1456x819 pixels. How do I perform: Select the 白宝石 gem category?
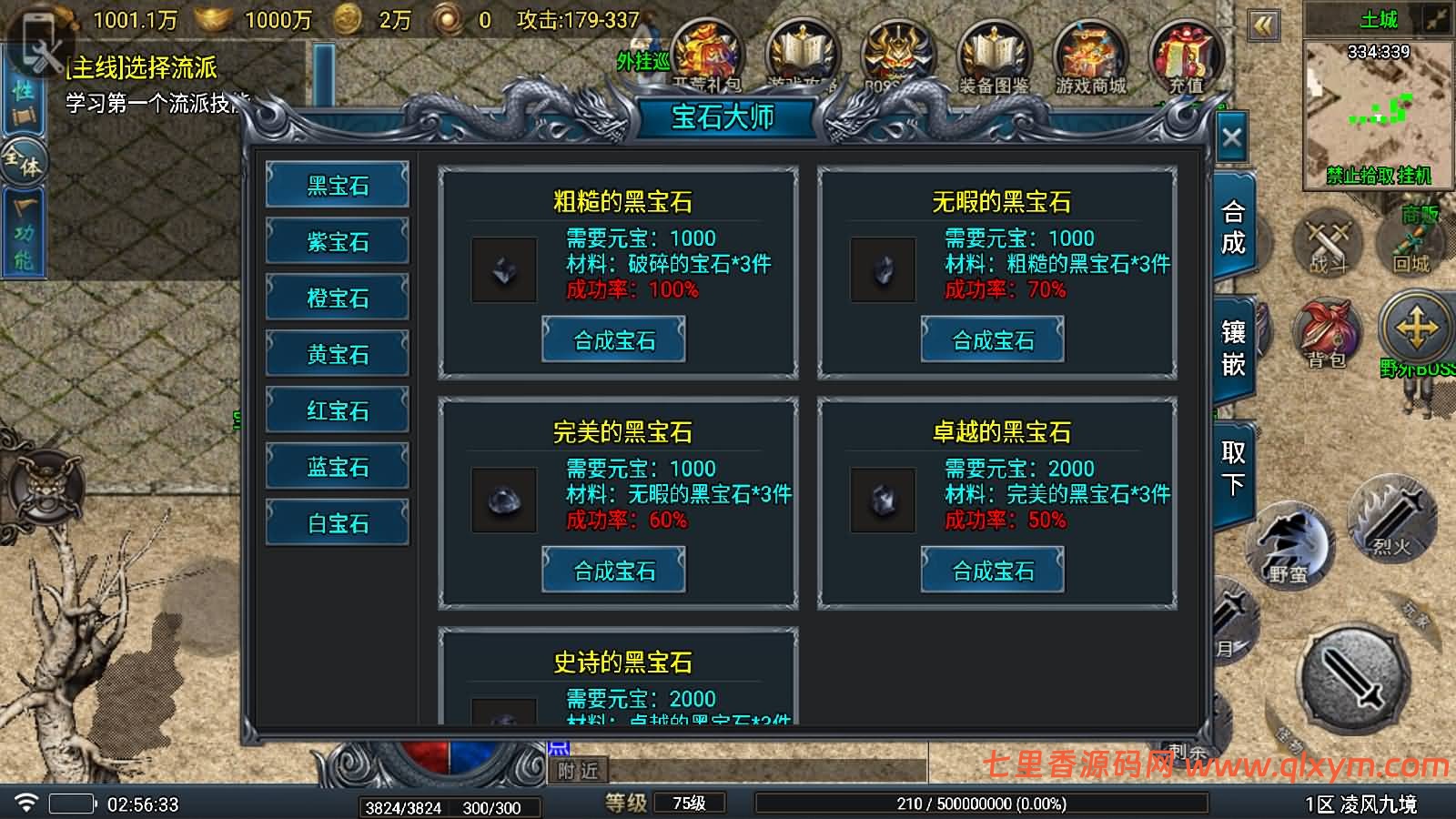point(337,522)
